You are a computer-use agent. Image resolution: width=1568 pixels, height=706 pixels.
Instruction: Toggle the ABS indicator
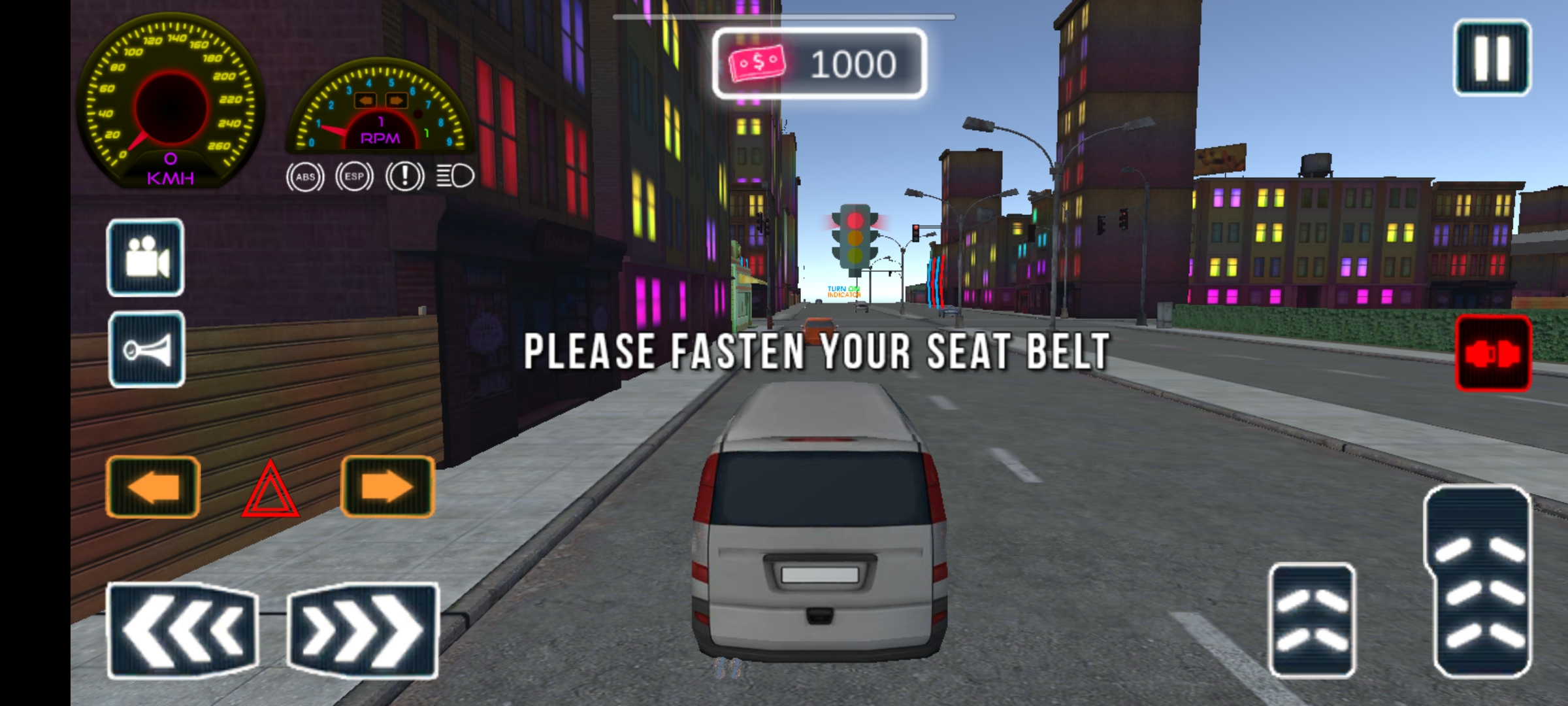point(305,176)
